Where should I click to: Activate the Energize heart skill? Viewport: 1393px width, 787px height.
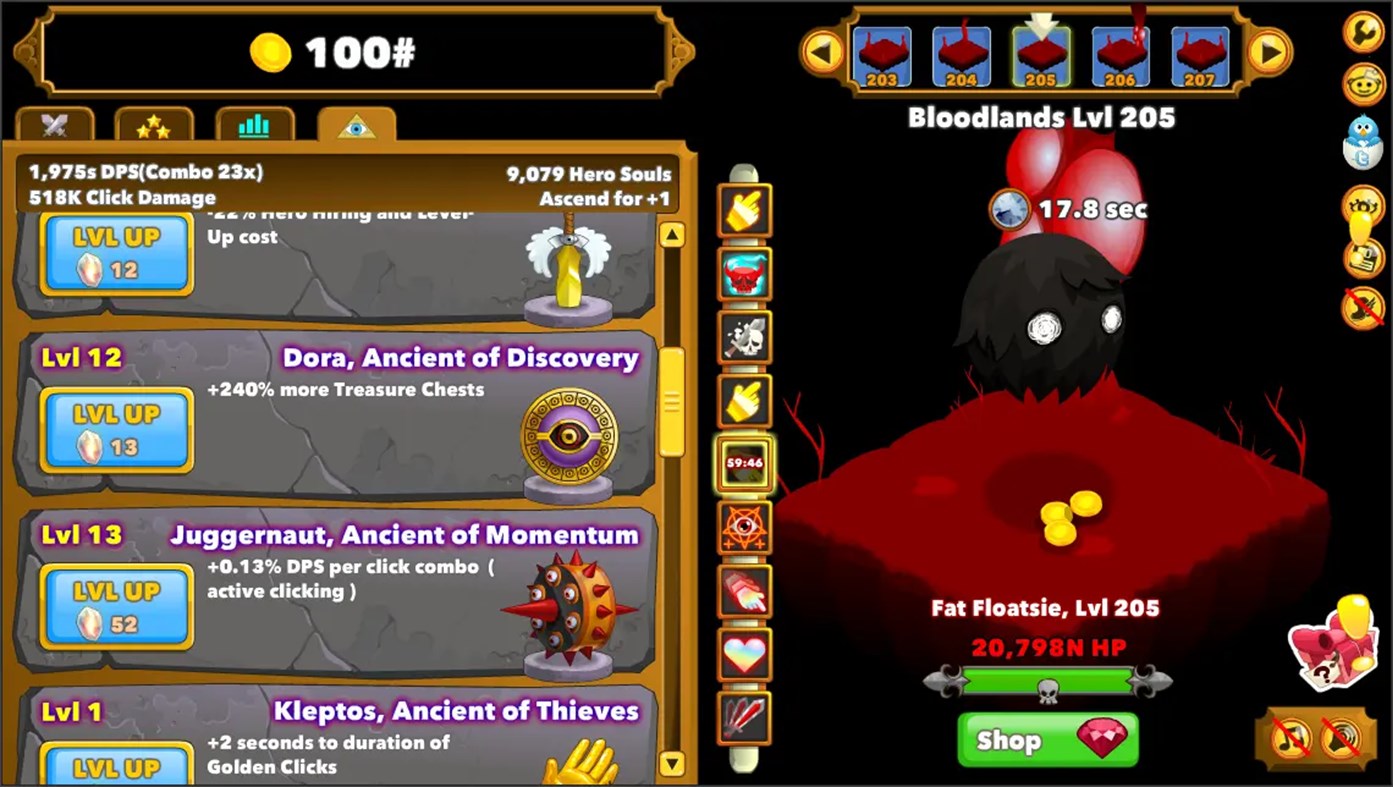tap(744, 656)
